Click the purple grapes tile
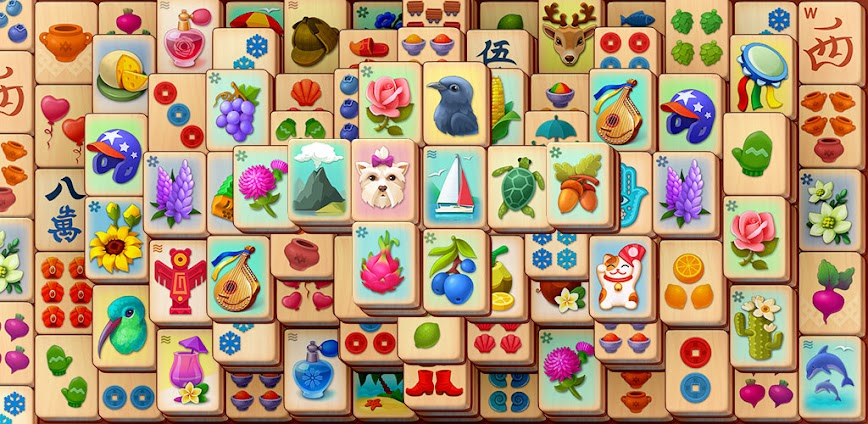This screenshot has width=868, height=424. 237,109
